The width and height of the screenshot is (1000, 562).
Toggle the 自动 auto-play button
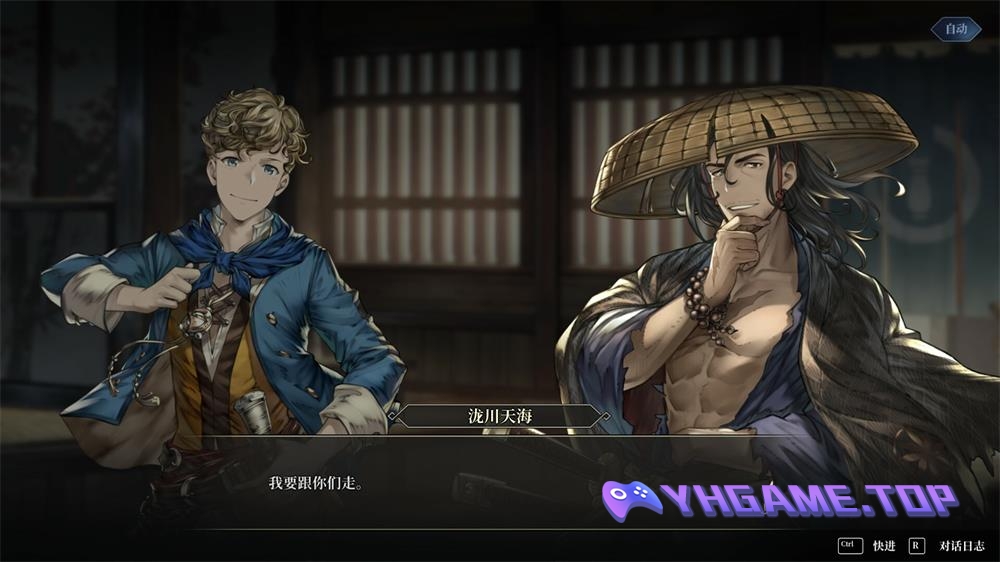956,29
